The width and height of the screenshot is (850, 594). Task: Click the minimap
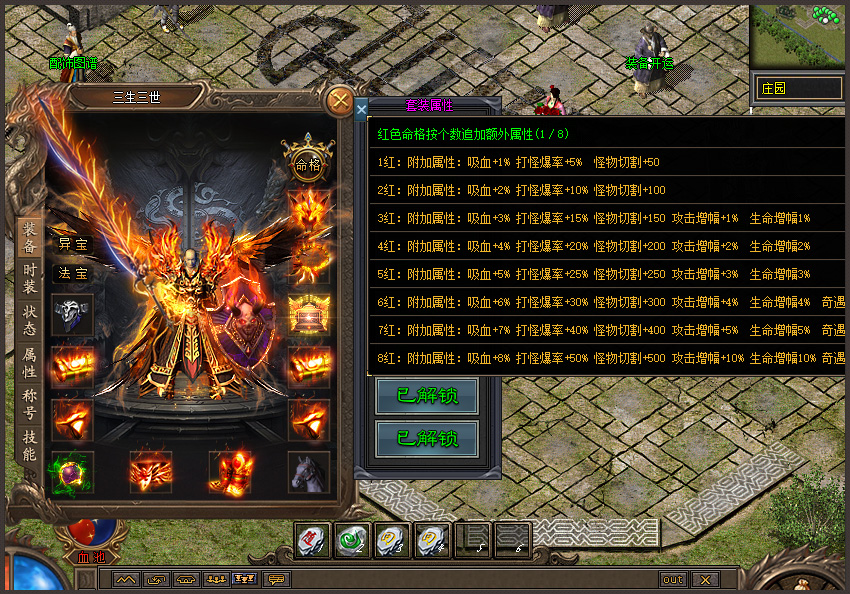(x=797, y=38)
